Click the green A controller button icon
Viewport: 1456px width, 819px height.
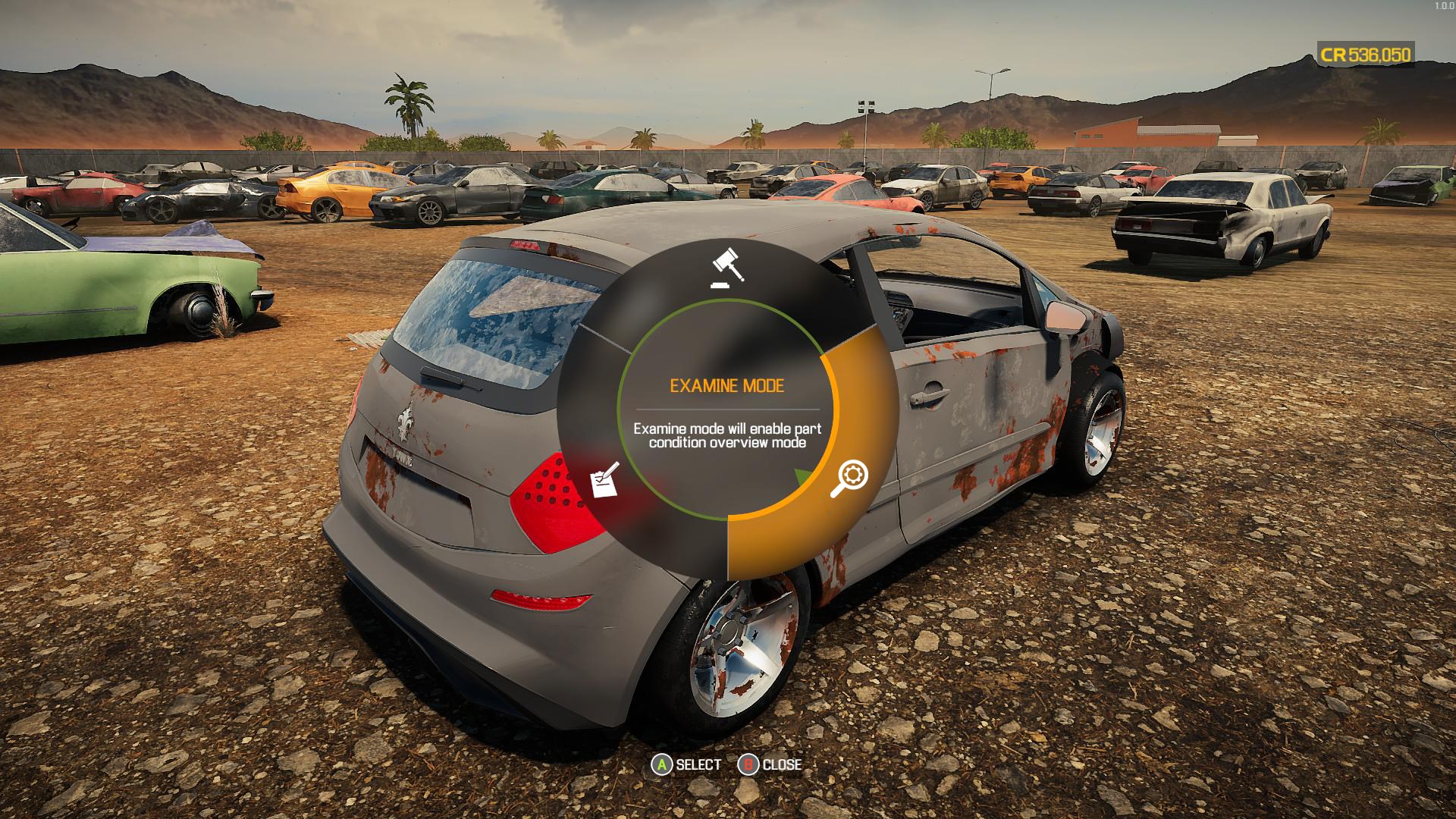coord(661,765)
